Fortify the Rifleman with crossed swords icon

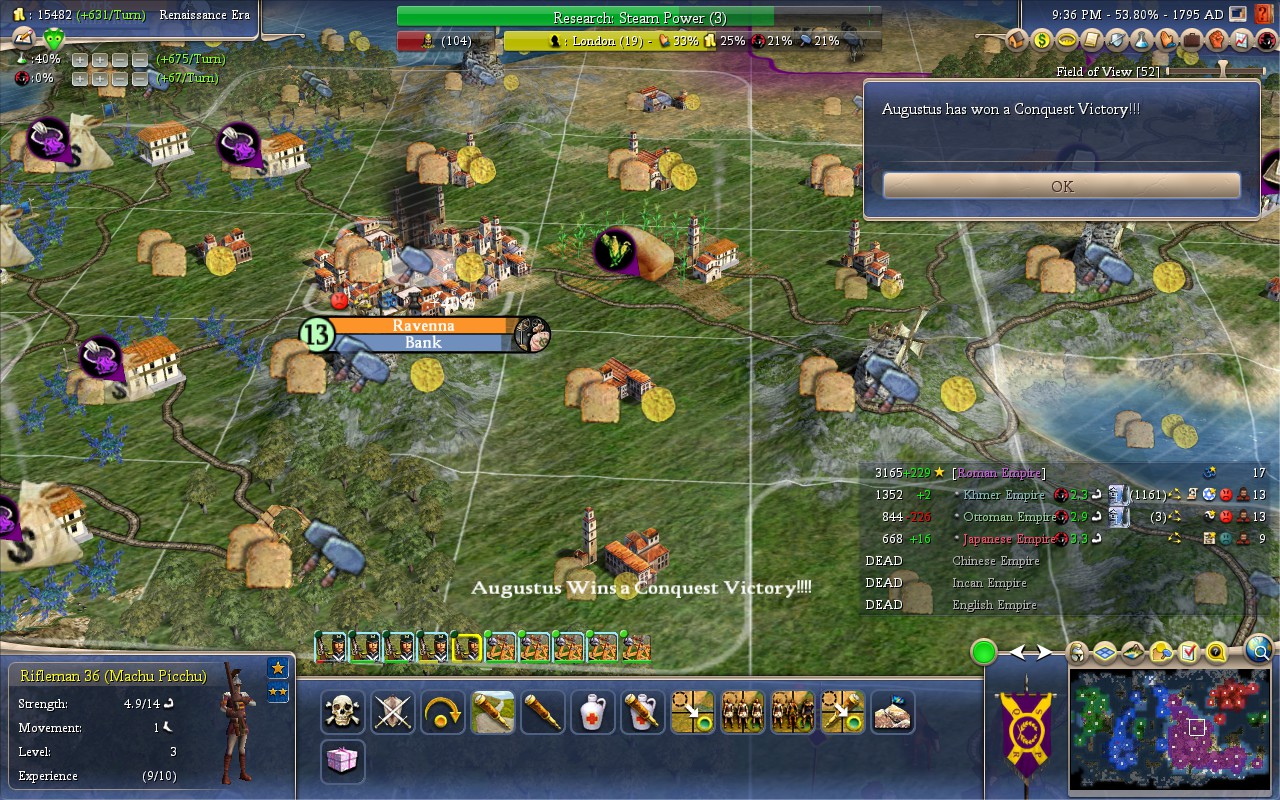tap(393, 712)
